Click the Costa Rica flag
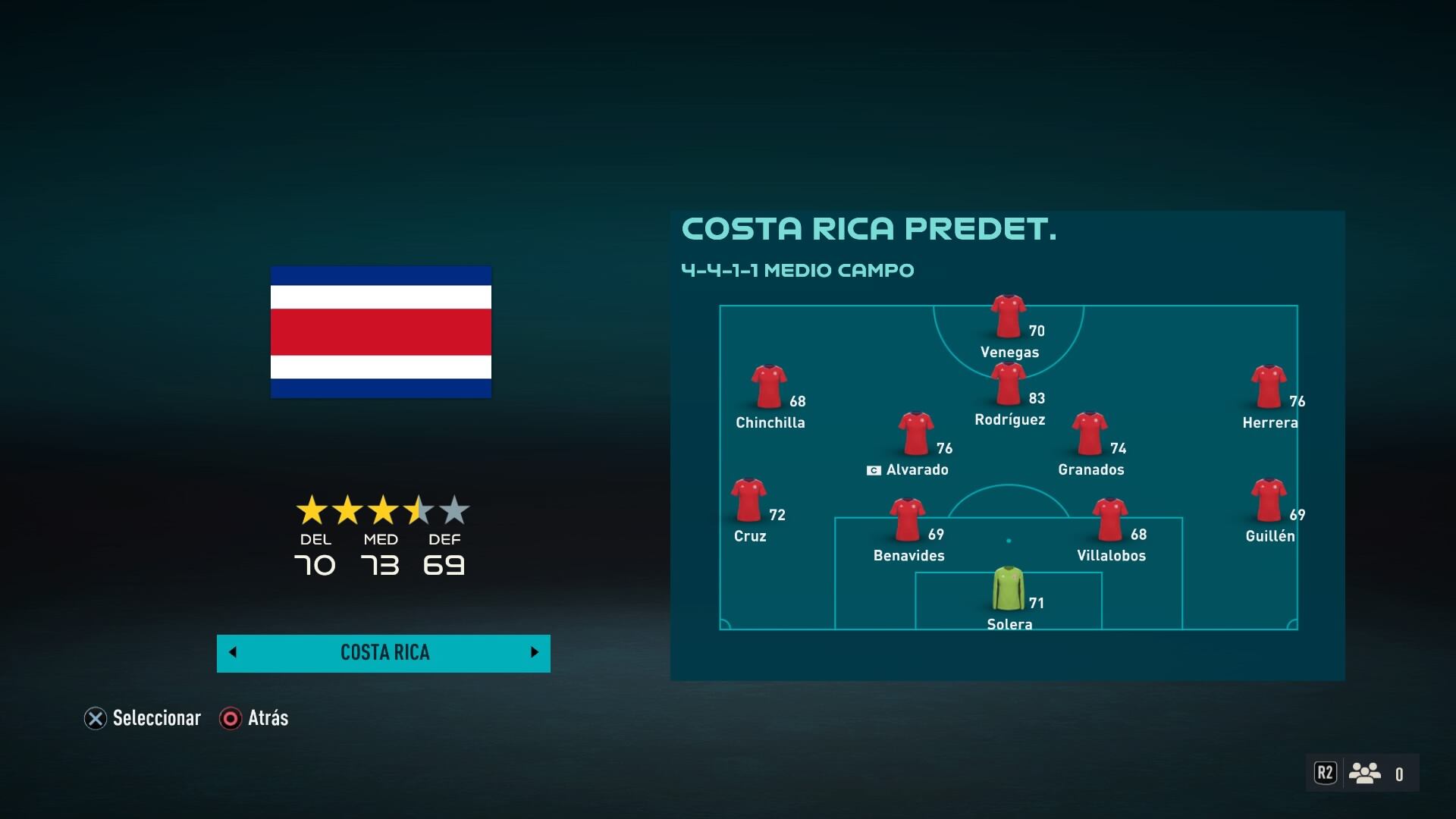 tap(381, 331)
